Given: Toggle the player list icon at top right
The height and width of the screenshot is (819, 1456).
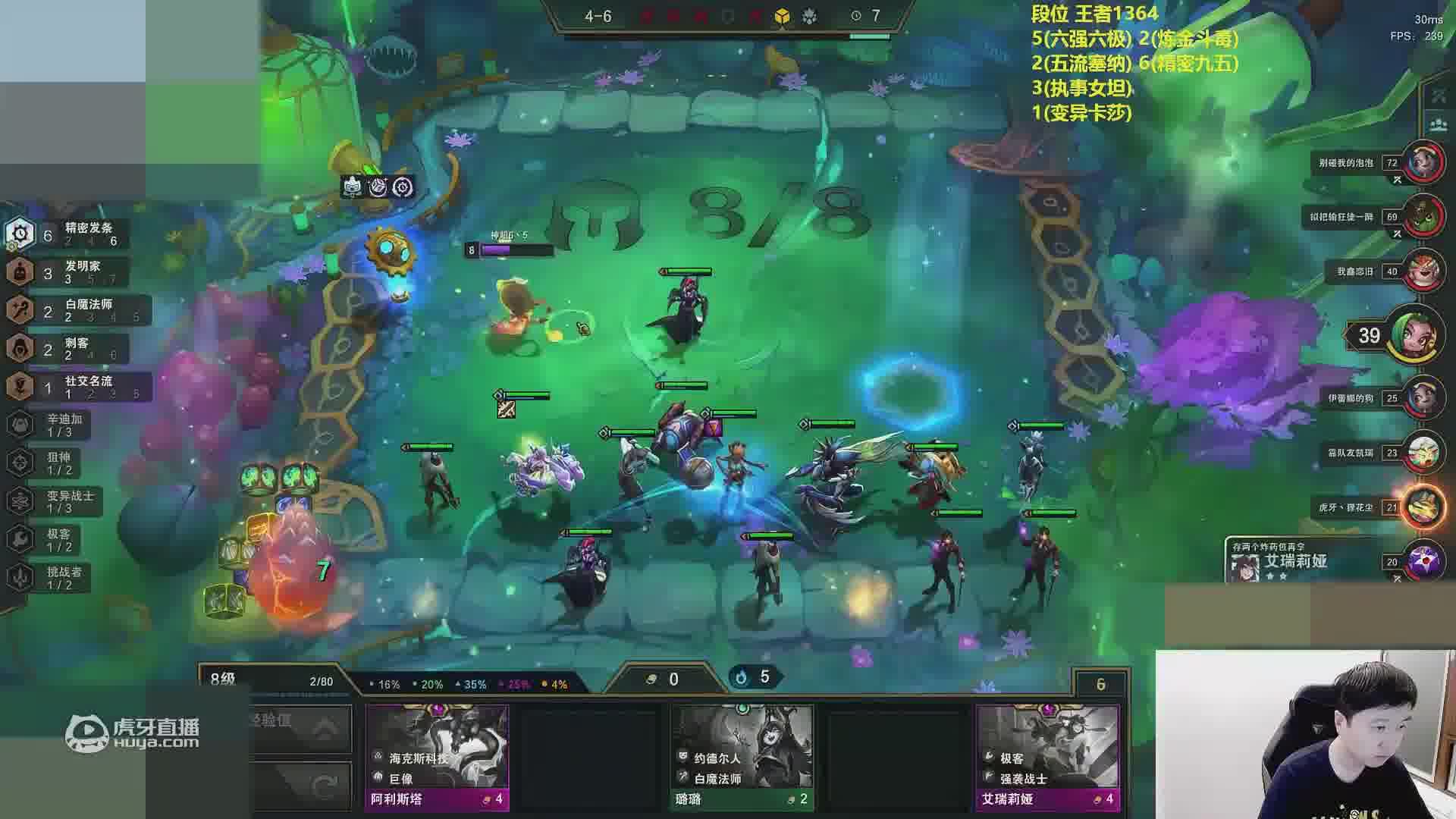Looking at the screenshot, I should click(1438, 124).
